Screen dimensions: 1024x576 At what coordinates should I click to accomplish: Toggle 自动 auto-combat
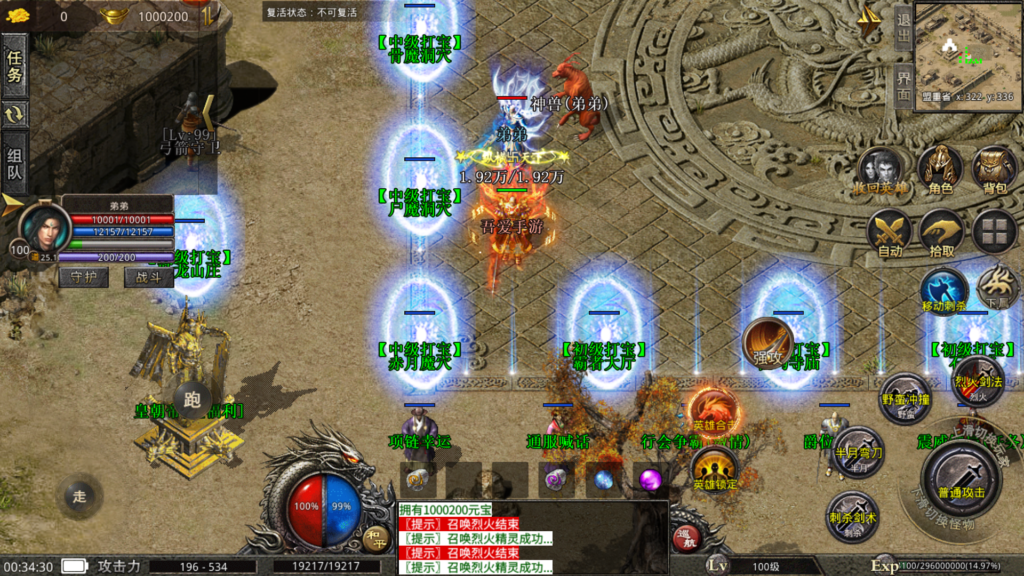[889, 232]
